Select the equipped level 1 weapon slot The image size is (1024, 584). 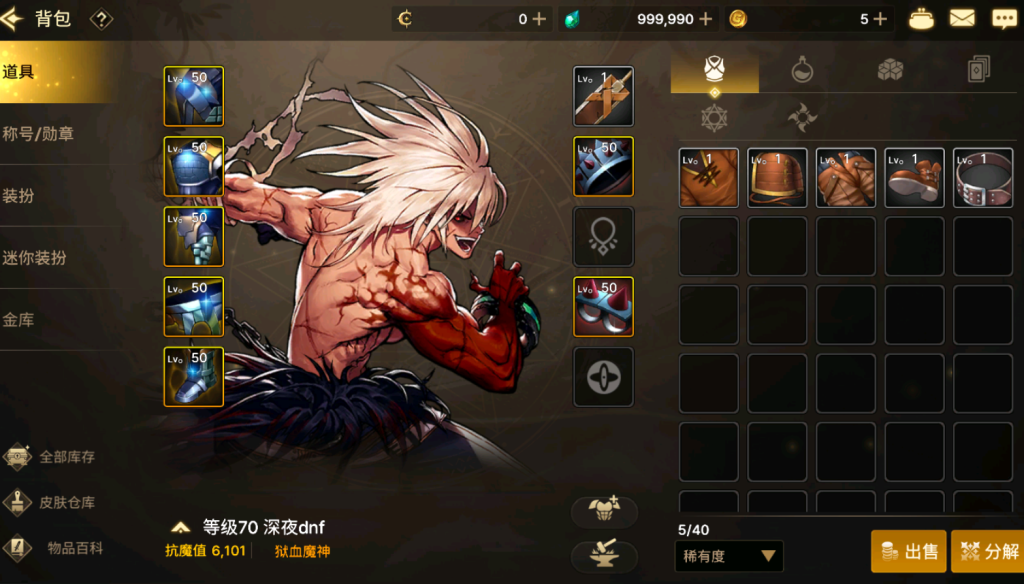603,97
